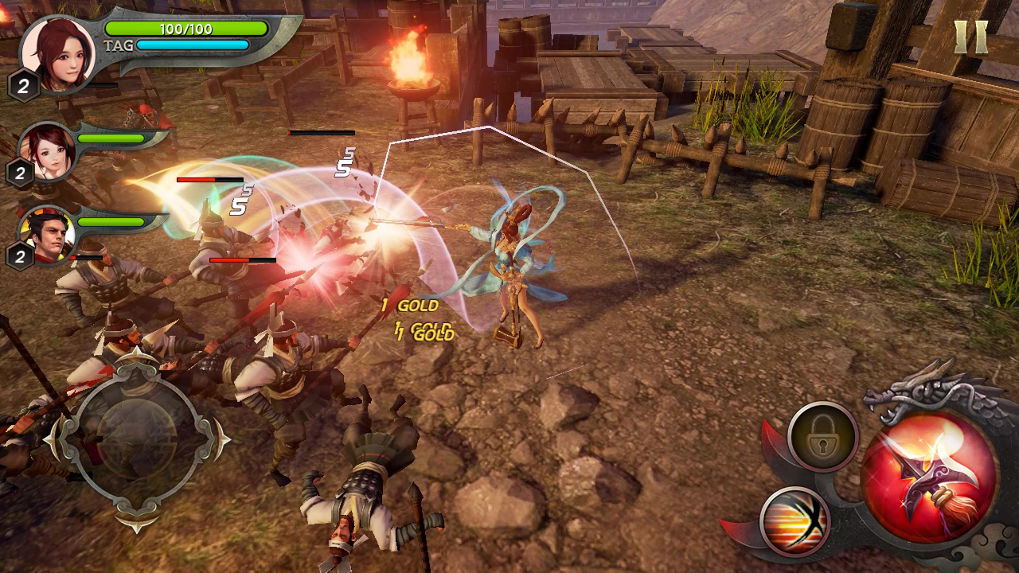Select the active heroine portrait at top

tap(58, 52)
